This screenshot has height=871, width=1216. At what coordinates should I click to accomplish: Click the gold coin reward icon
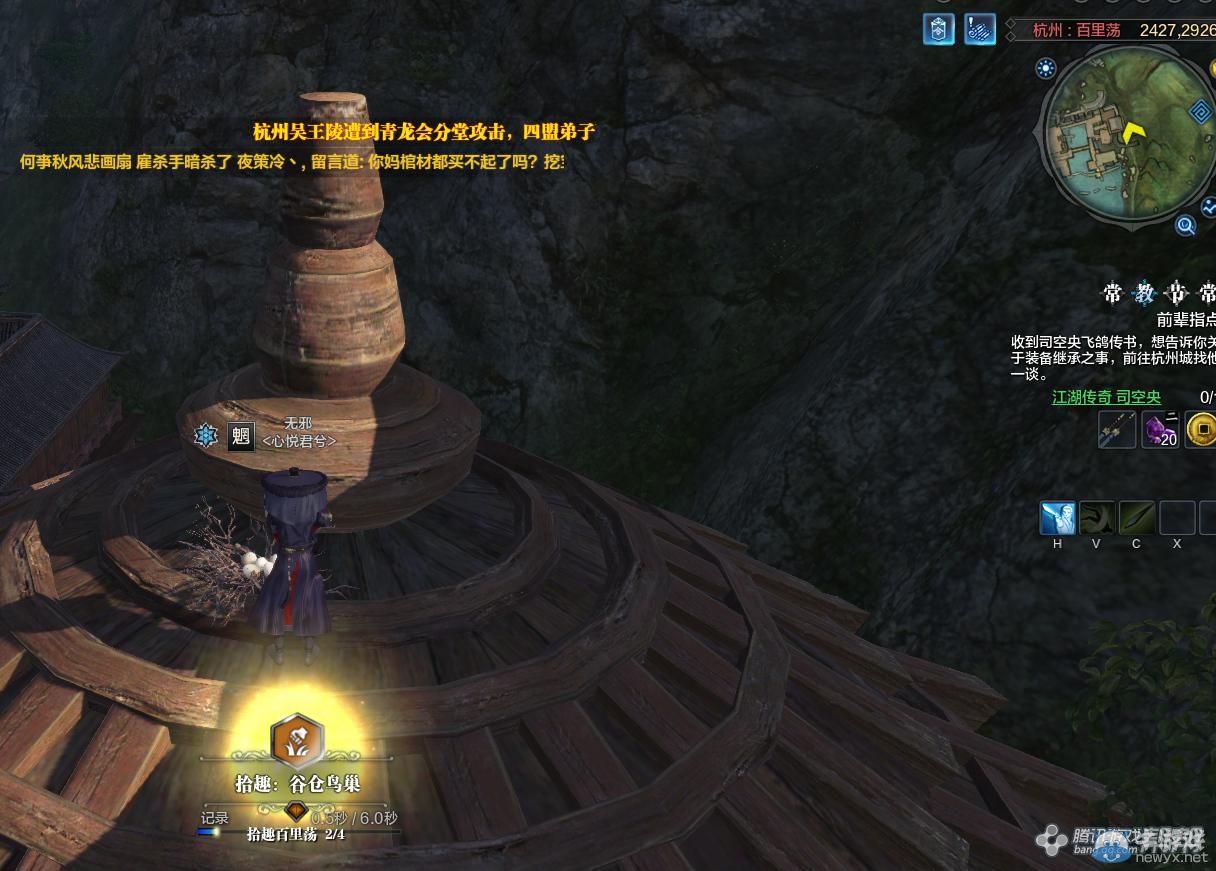click(1201, 430)
